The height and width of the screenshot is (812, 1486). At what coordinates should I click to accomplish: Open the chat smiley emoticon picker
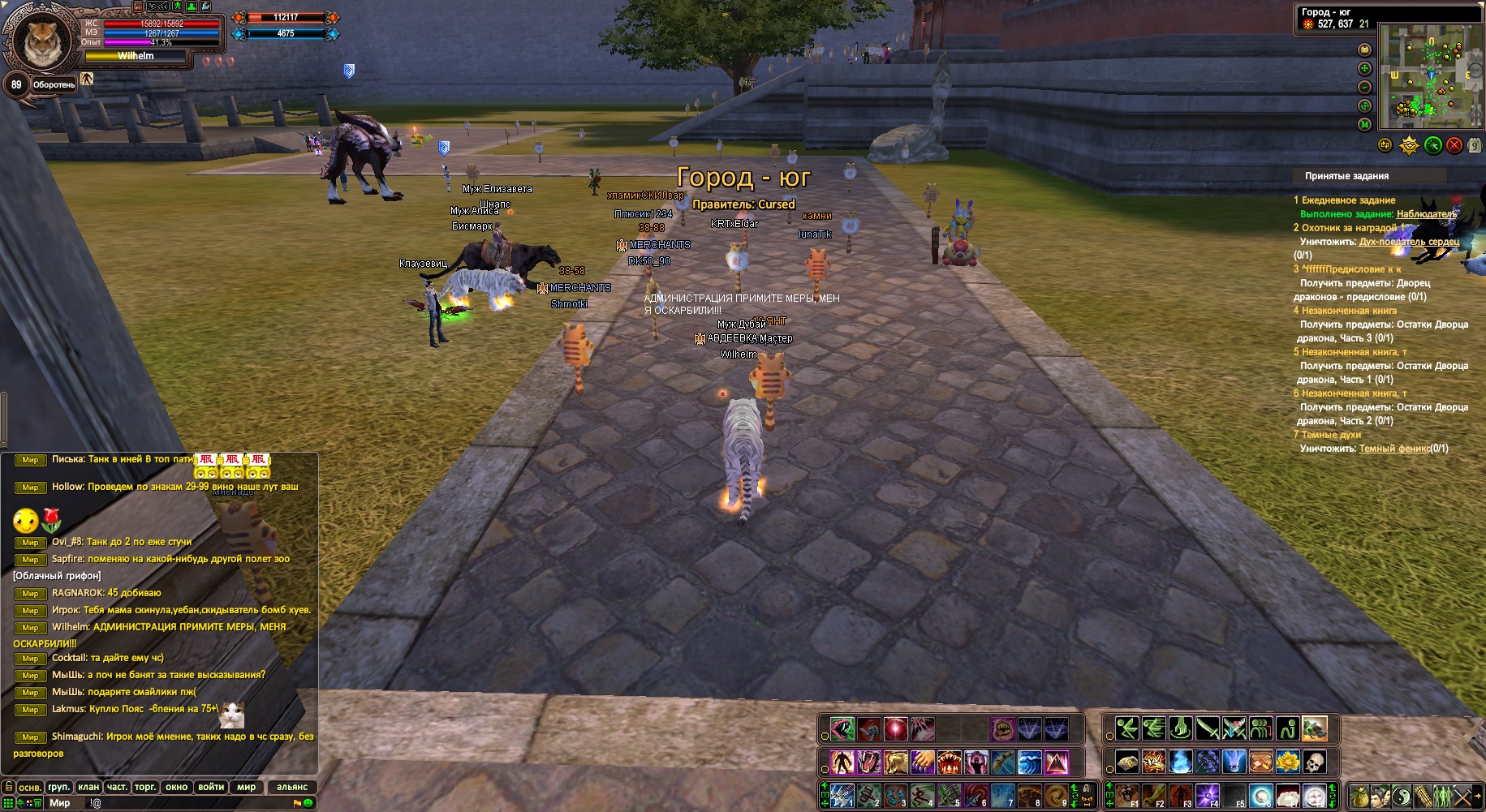(x=308, y=803)
